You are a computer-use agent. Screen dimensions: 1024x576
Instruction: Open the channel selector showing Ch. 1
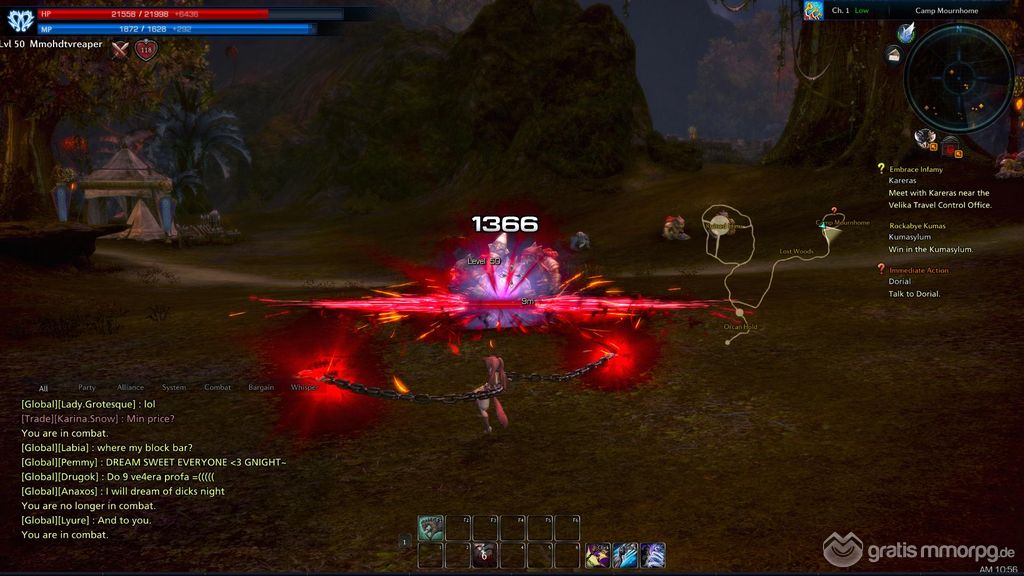point(840,10)
